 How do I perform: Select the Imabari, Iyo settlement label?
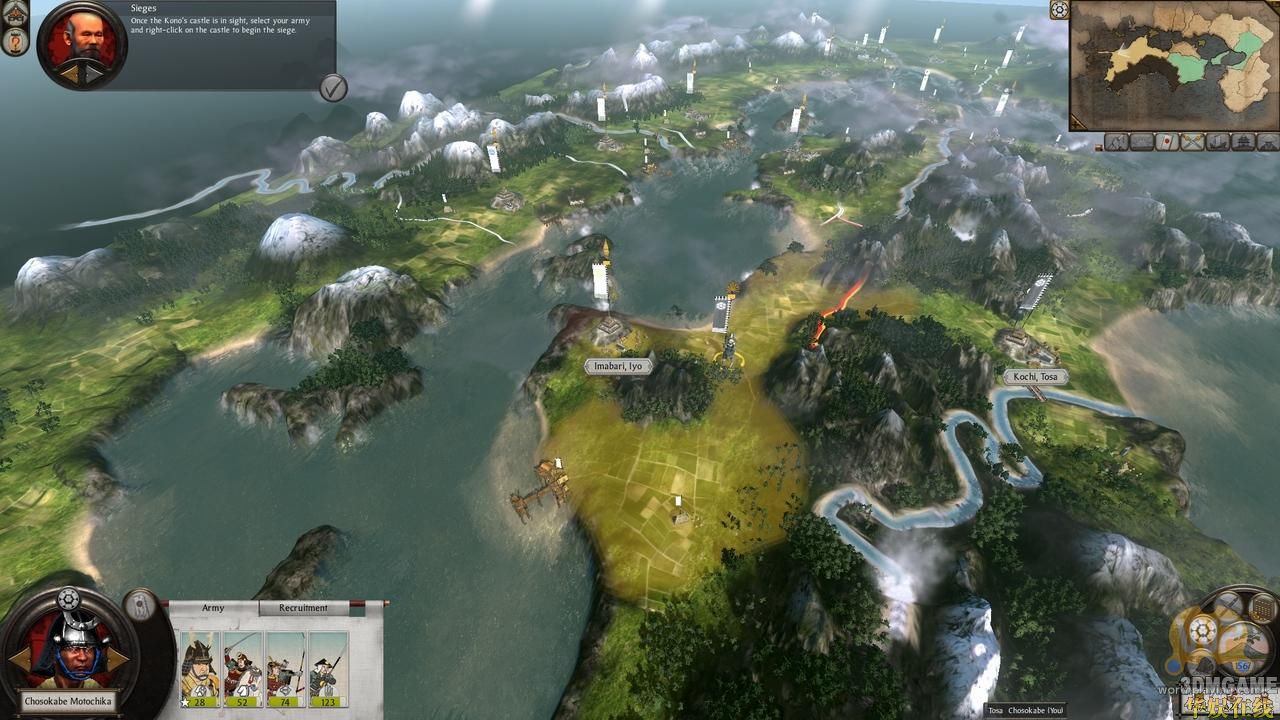[618, 367]
